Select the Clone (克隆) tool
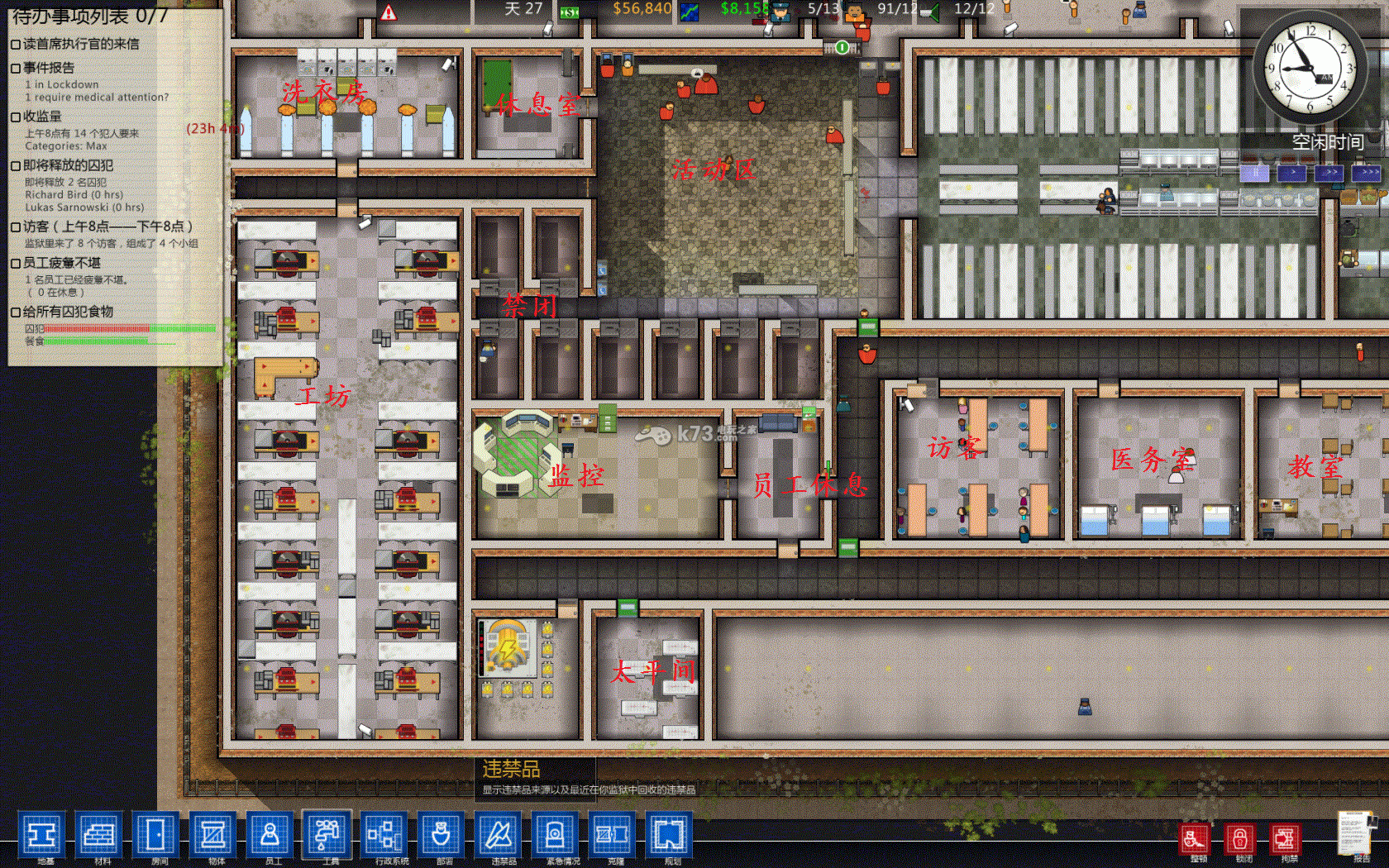This screenshot has height=868, width=1389. tap(613, 836)
